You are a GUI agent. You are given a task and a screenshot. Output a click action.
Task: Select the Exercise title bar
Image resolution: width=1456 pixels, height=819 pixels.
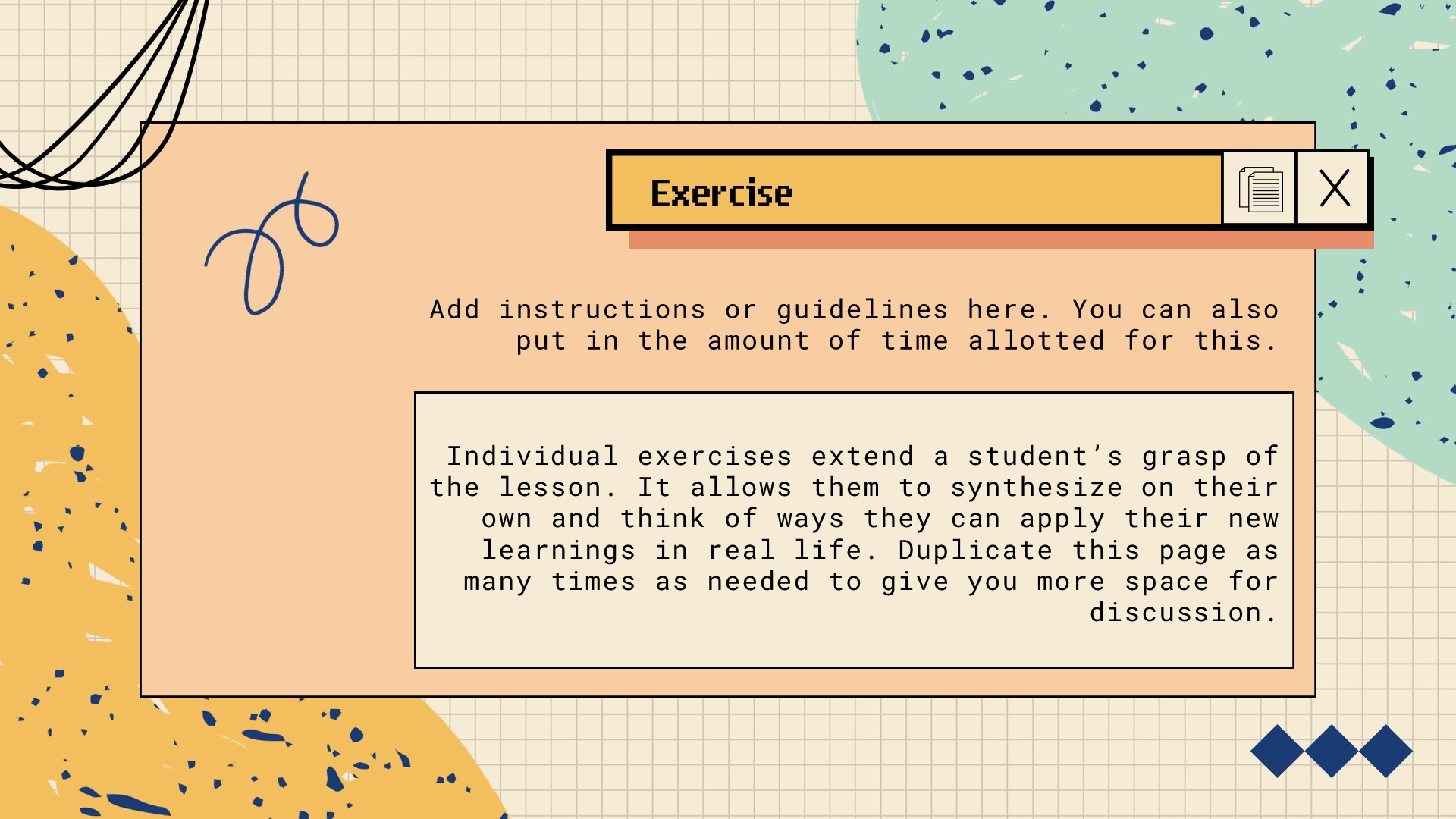(x=915, y=192)
